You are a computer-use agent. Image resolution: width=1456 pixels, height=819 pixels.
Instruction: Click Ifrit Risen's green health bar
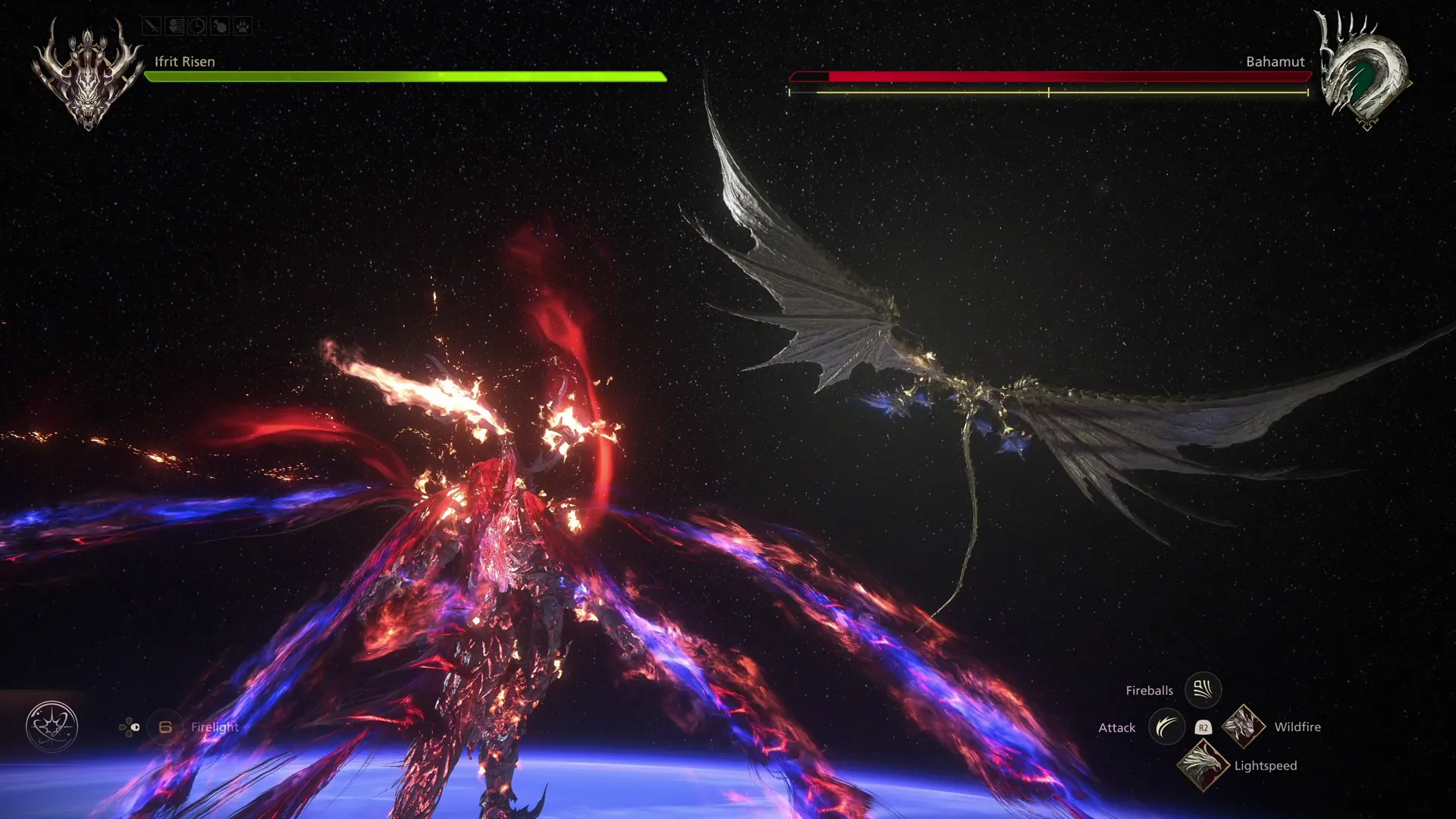[402, 77]
